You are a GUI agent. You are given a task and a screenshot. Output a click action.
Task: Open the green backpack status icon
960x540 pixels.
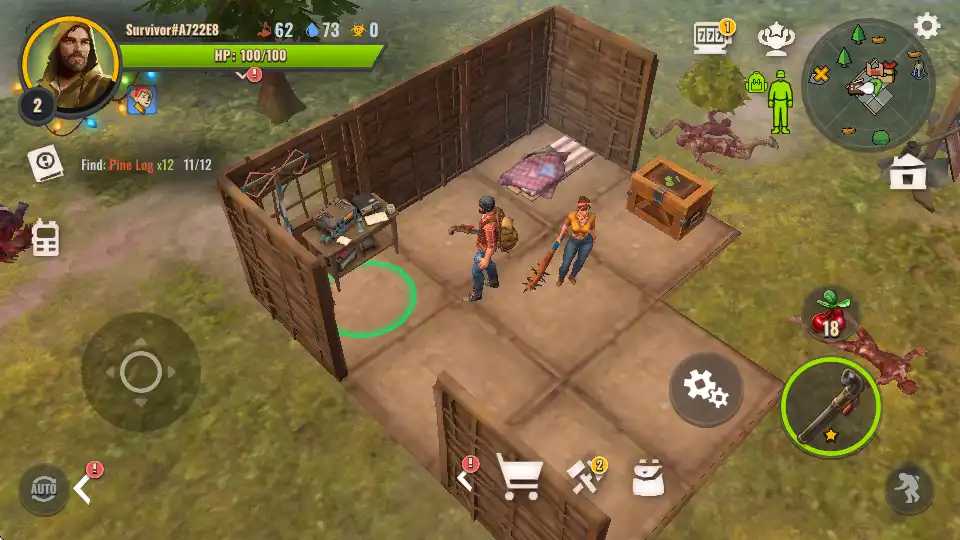756,82
